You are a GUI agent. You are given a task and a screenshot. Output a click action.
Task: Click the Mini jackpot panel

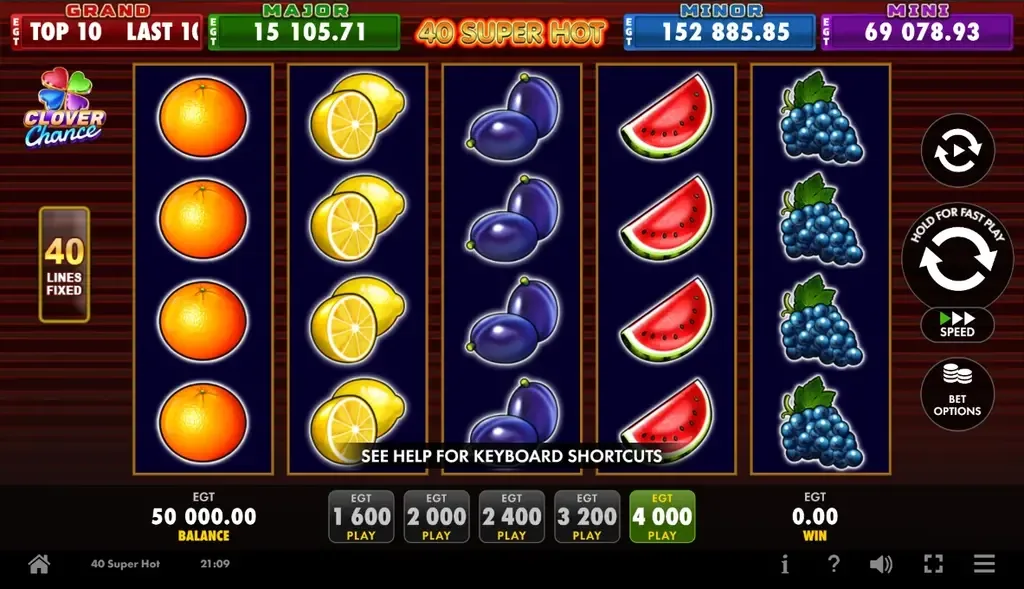[x=916, y=31]
